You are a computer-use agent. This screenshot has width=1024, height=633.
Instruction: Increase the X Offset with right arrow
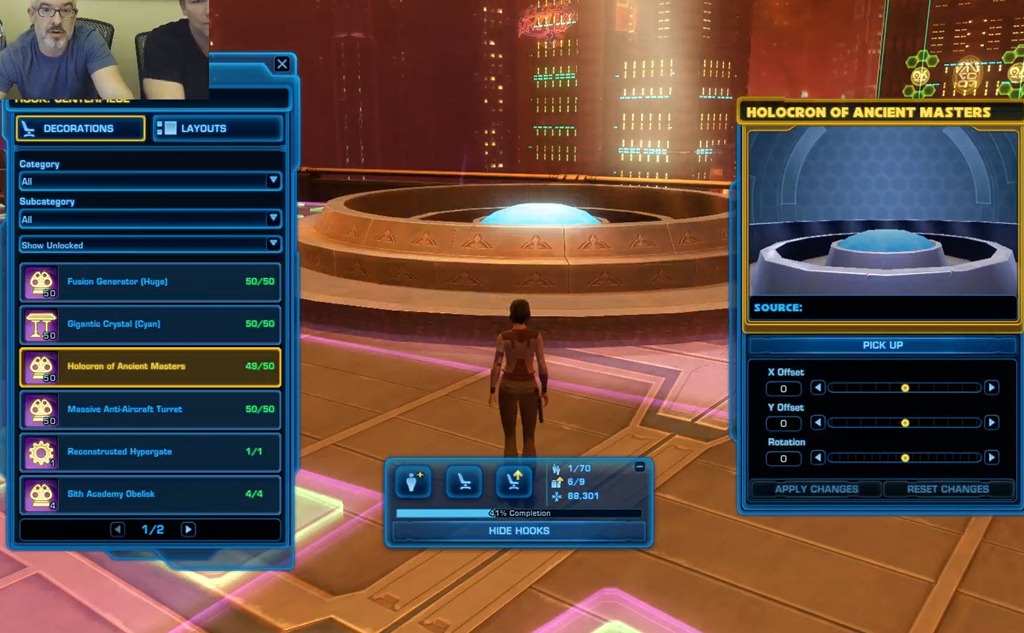coord(991,388)
